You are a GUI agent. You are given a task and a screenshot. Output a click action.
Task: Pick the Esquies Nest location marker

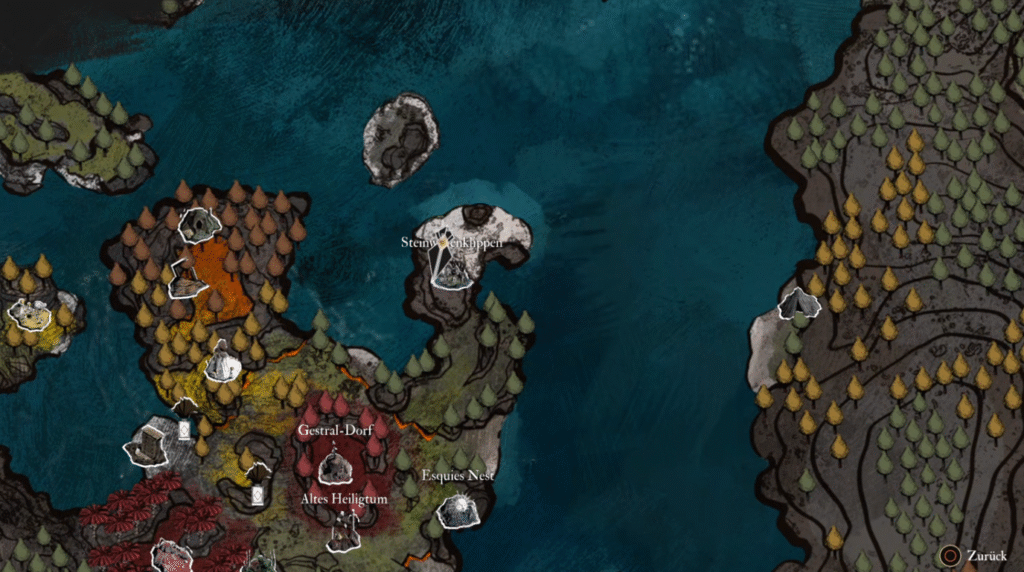point(459,510)
